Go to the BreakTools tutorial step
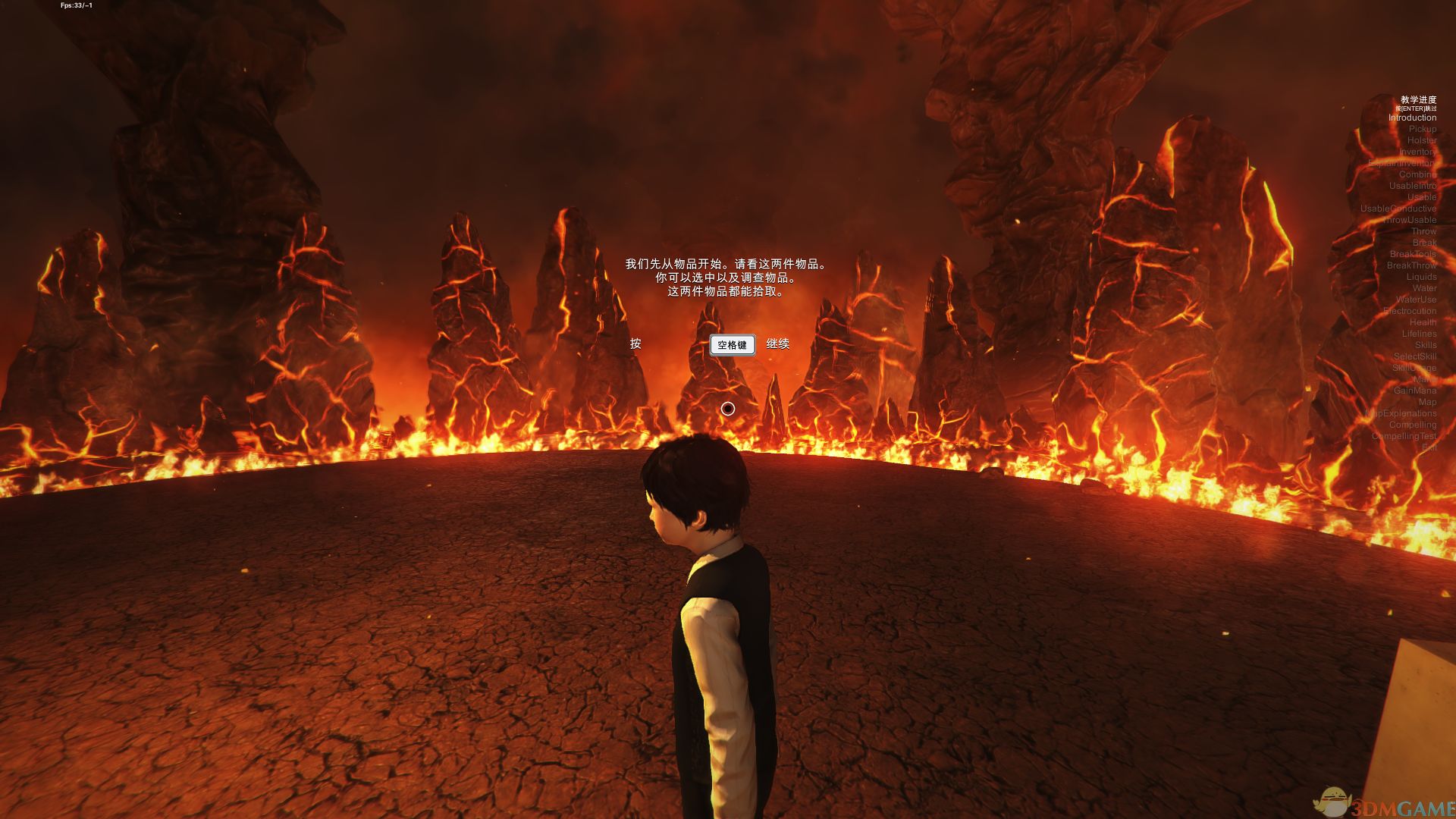The image size is (1456, 819). point(1413,254)
